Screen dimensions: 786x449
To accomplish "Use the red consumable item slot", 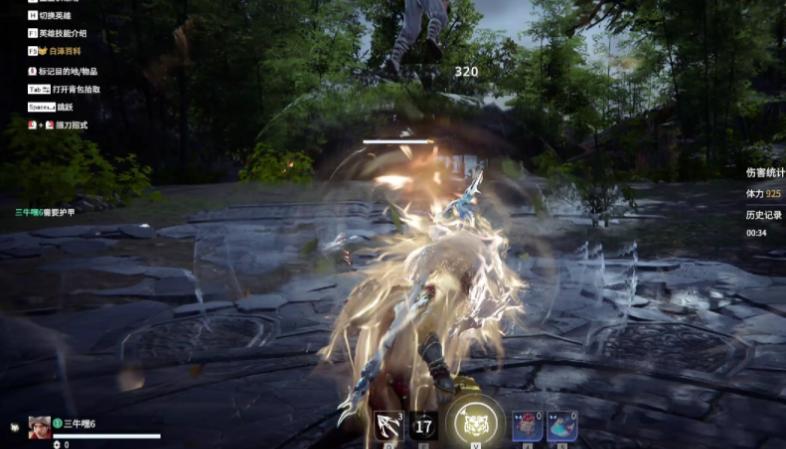I will click(527, 426).
